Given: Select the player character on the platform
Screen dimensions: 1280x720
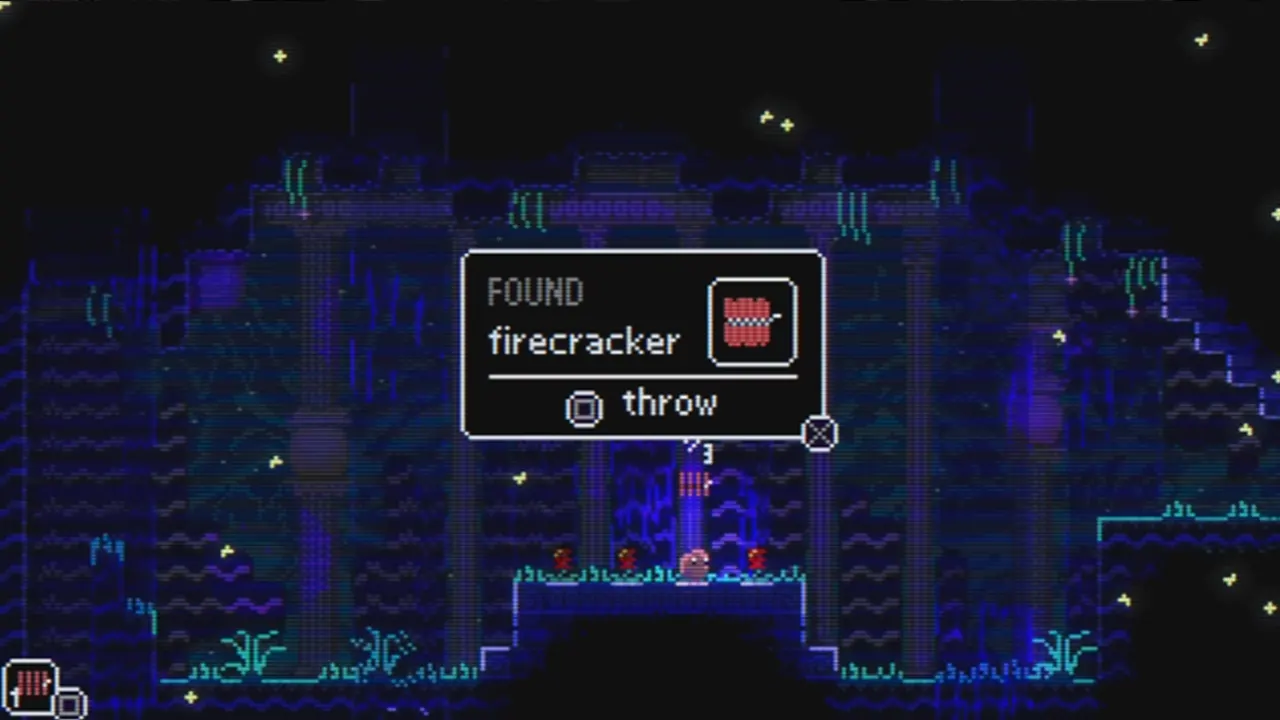Looking at the screenshot, I should (x=694, y=563).
